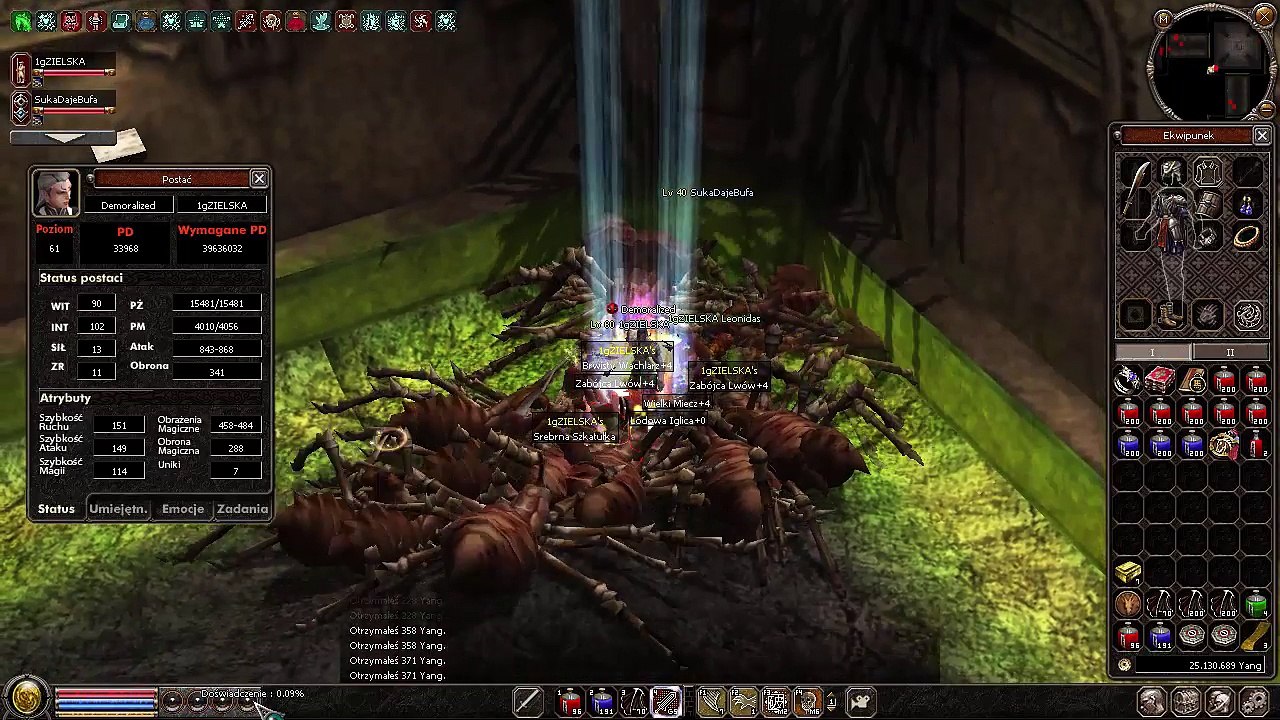Use the blue potion hotbar slot

(x=602, y=701)
